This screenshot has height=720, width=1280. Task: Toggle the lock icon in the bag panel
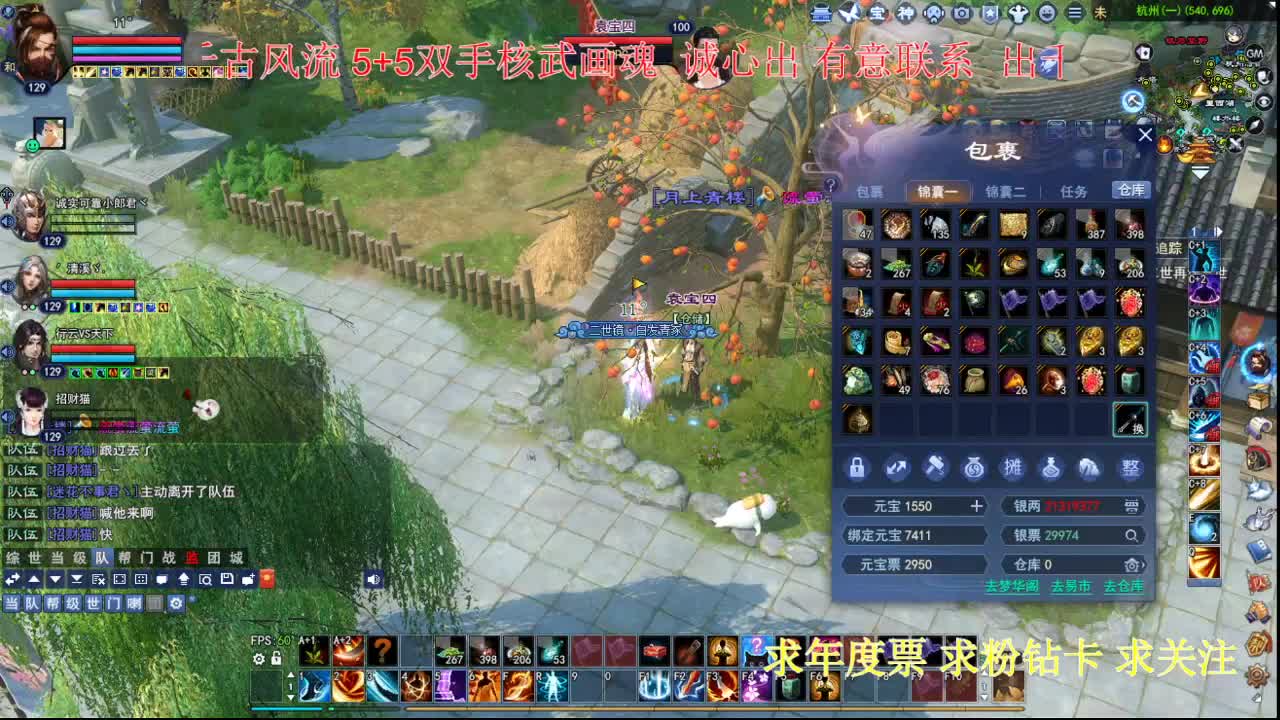pyautogui.click(x=856, y=467)
